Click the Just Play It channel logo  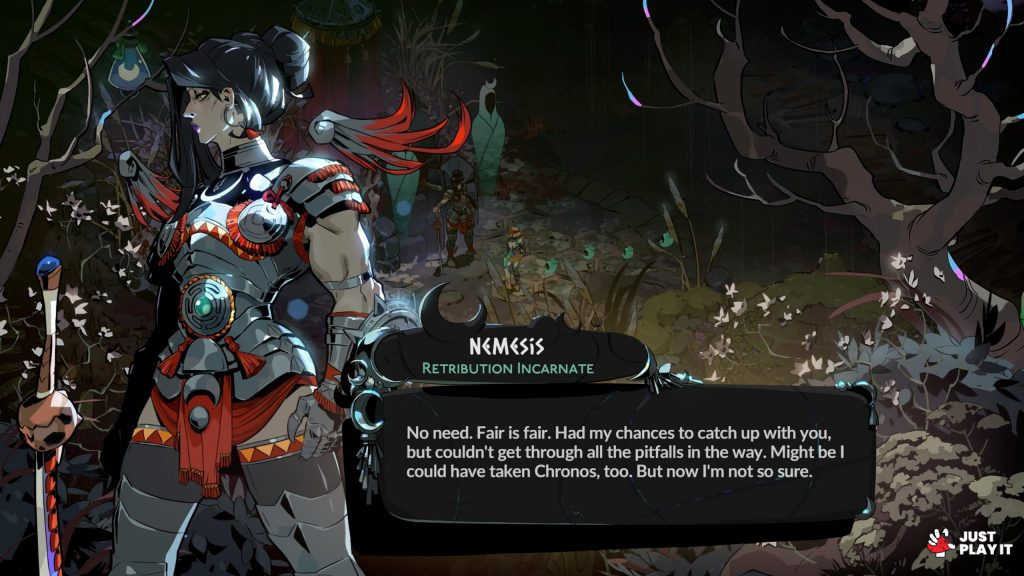(969, 542)
